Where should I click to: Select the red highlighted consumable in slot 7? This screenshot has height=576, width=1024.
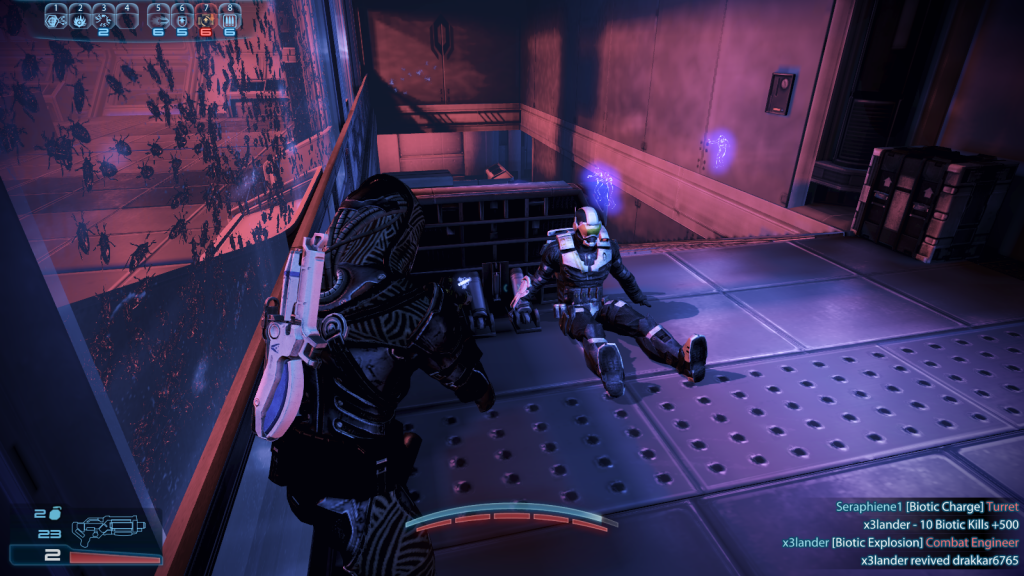[x=206, y=19]
